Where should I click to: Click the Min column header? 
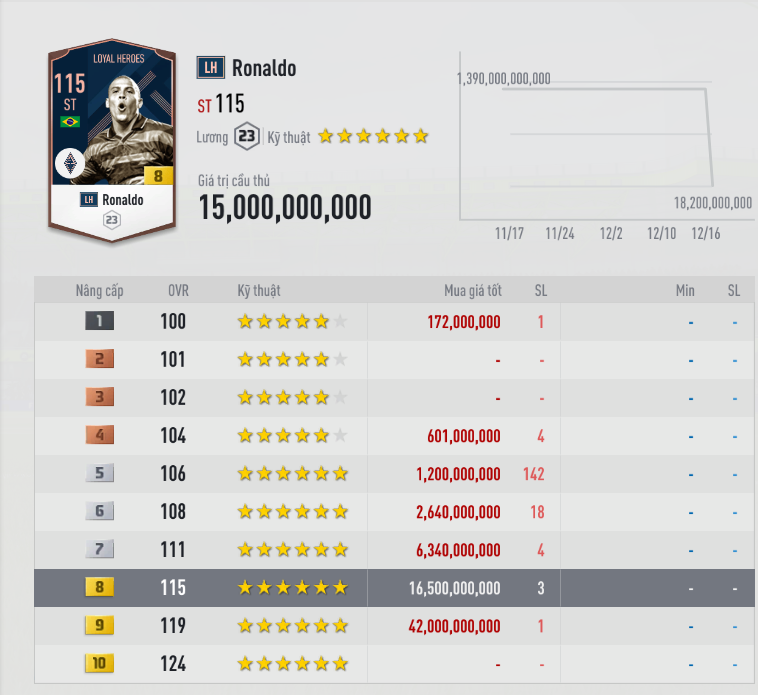(685, 290)
